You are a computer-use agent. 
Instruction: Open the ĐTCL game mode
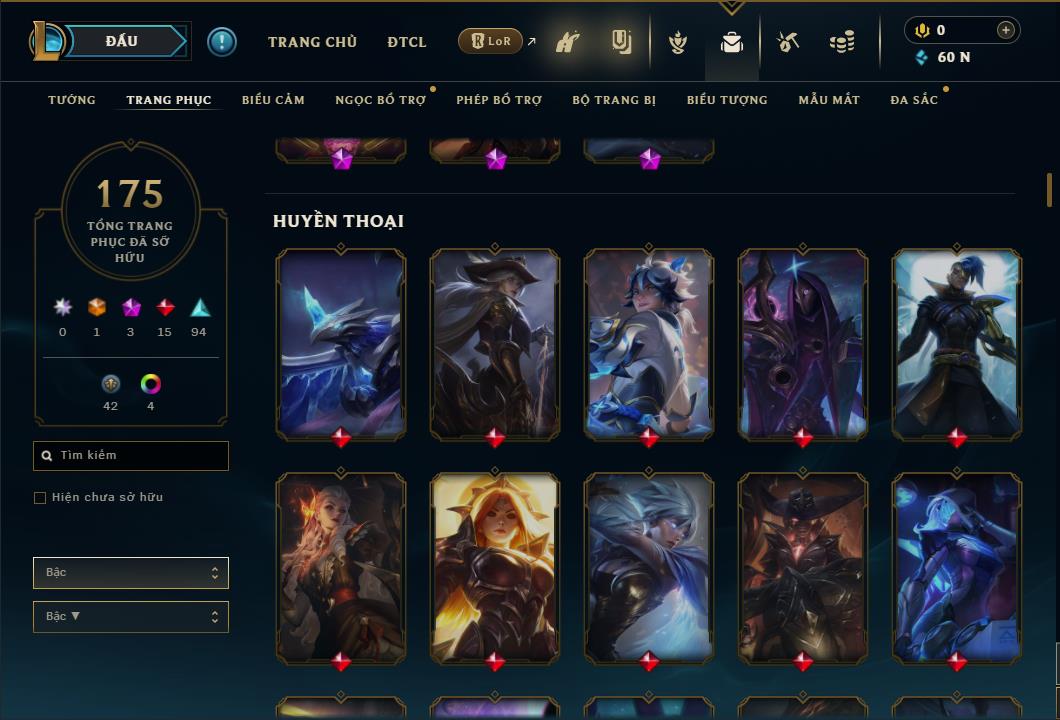[407, 42]
